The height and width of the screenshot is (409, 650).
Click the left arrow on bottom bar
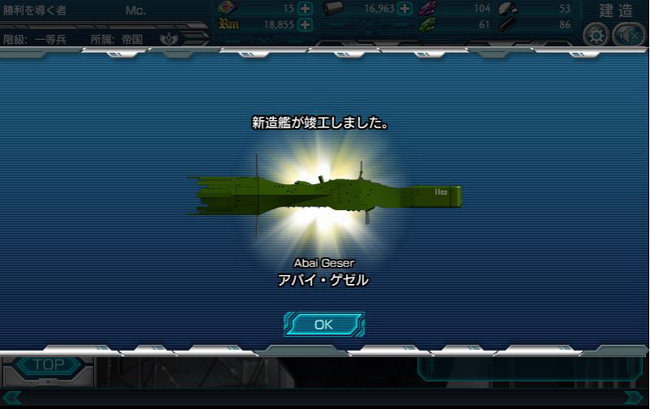point(10,398)
